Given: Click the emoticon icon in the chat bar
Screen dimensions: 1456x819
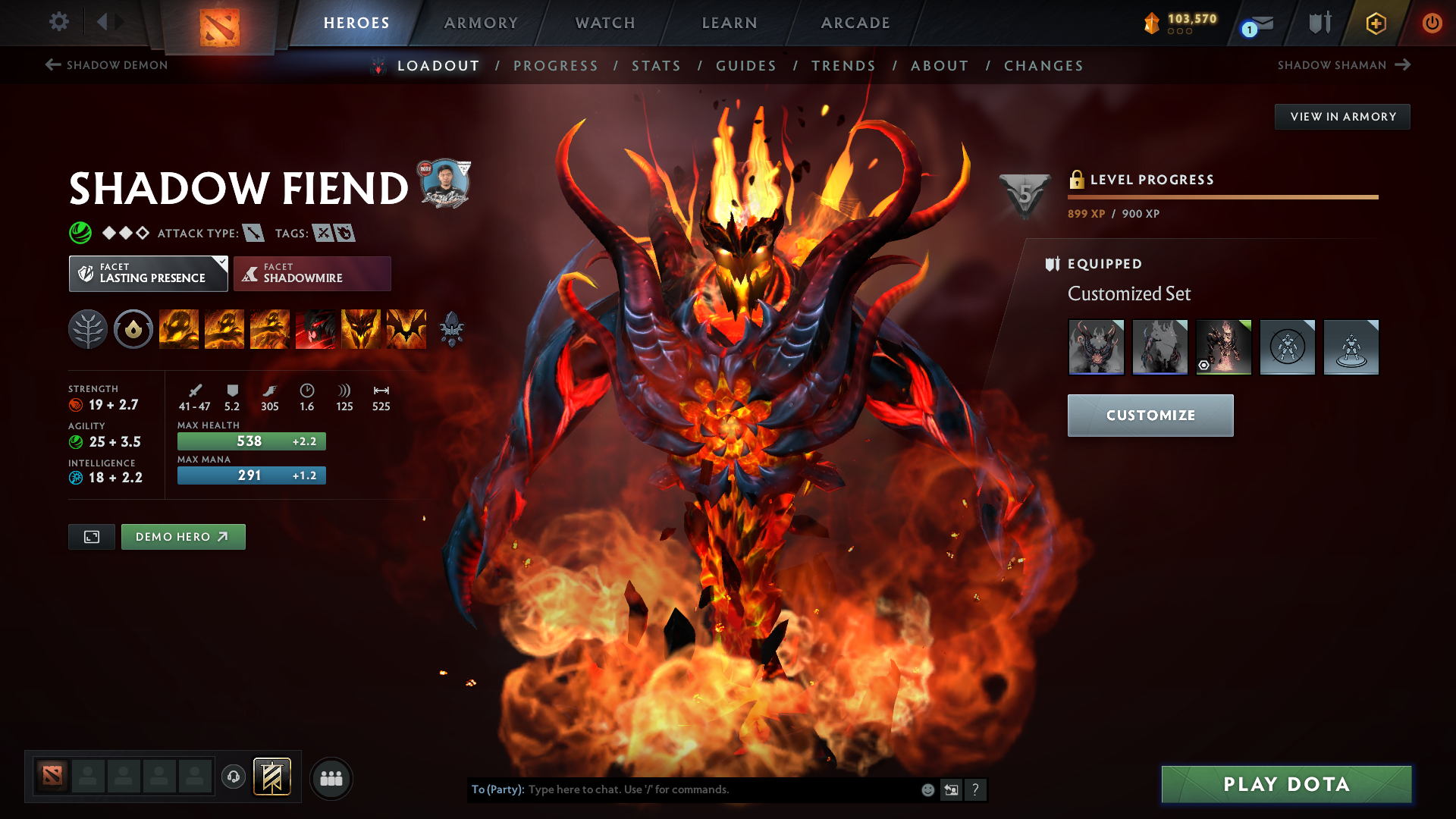Looking at the screenshot, I should tap(927, 789).
